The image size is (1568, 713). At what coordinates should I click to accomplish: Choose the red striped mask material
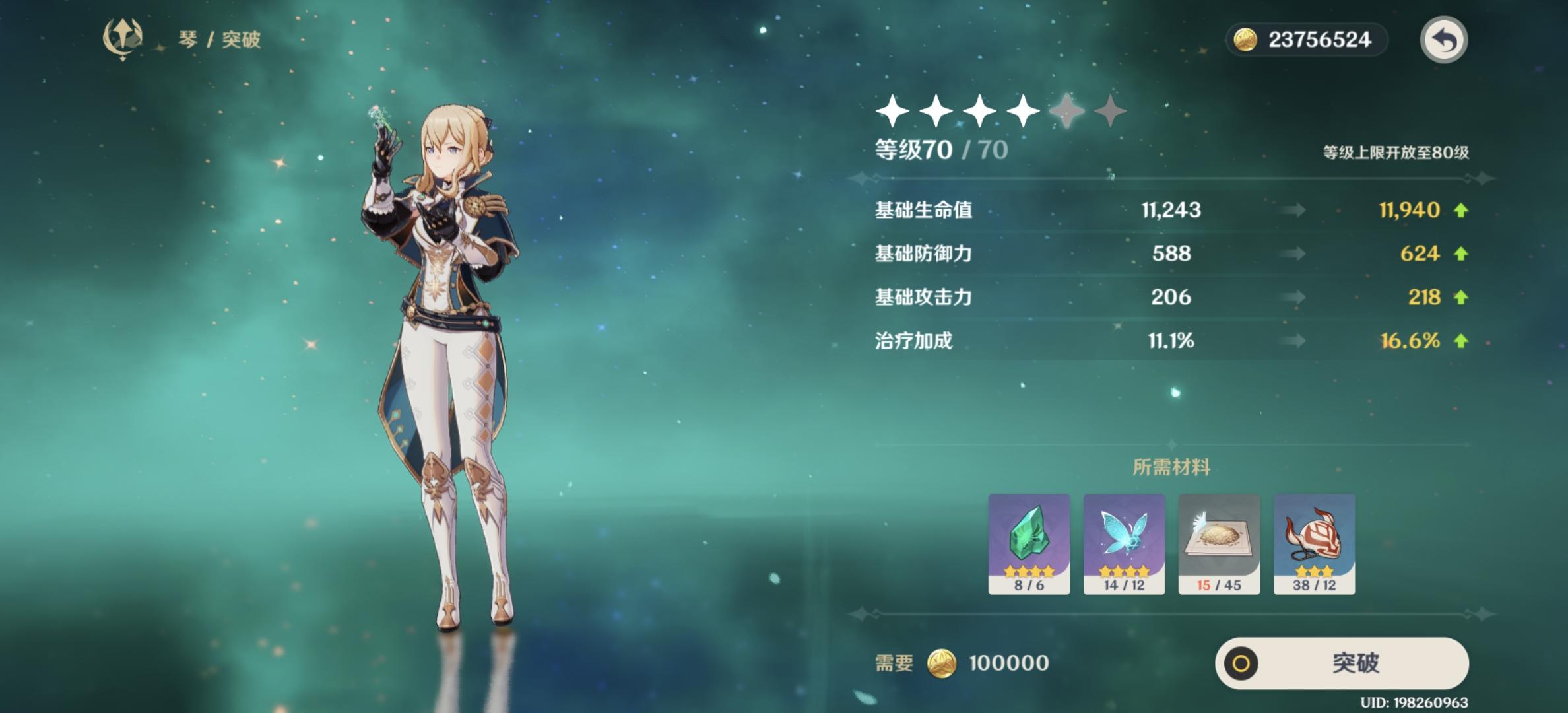1314,543
